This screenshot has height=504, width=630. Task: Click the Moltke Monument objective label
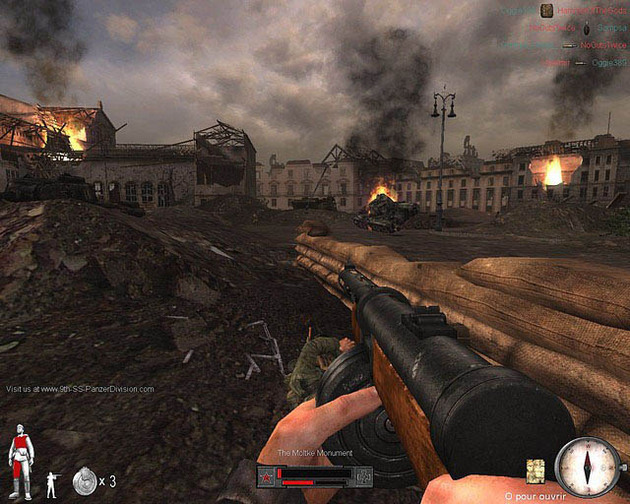pos(314,454)
